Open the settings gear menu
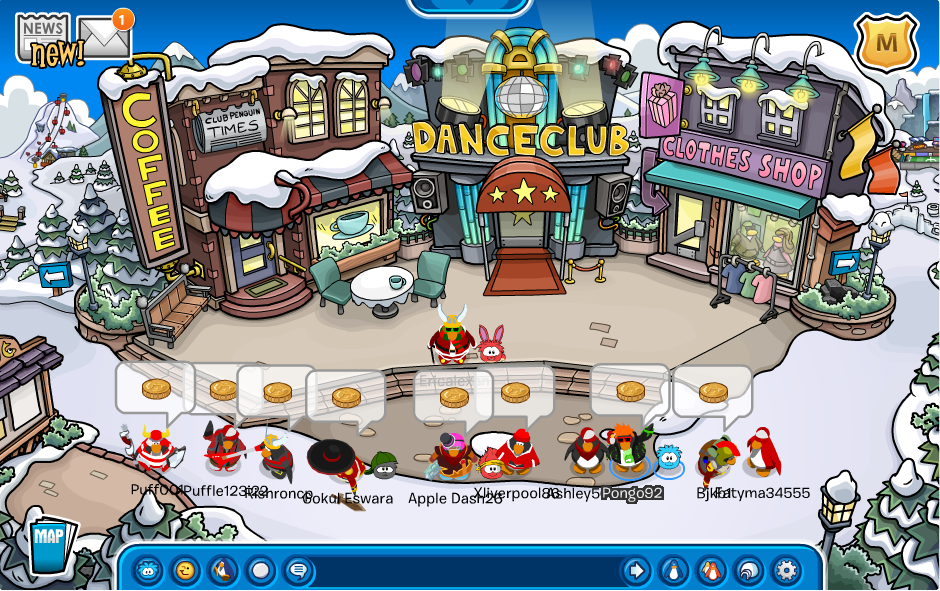The image size is (940, 591). tap(787, 571)
